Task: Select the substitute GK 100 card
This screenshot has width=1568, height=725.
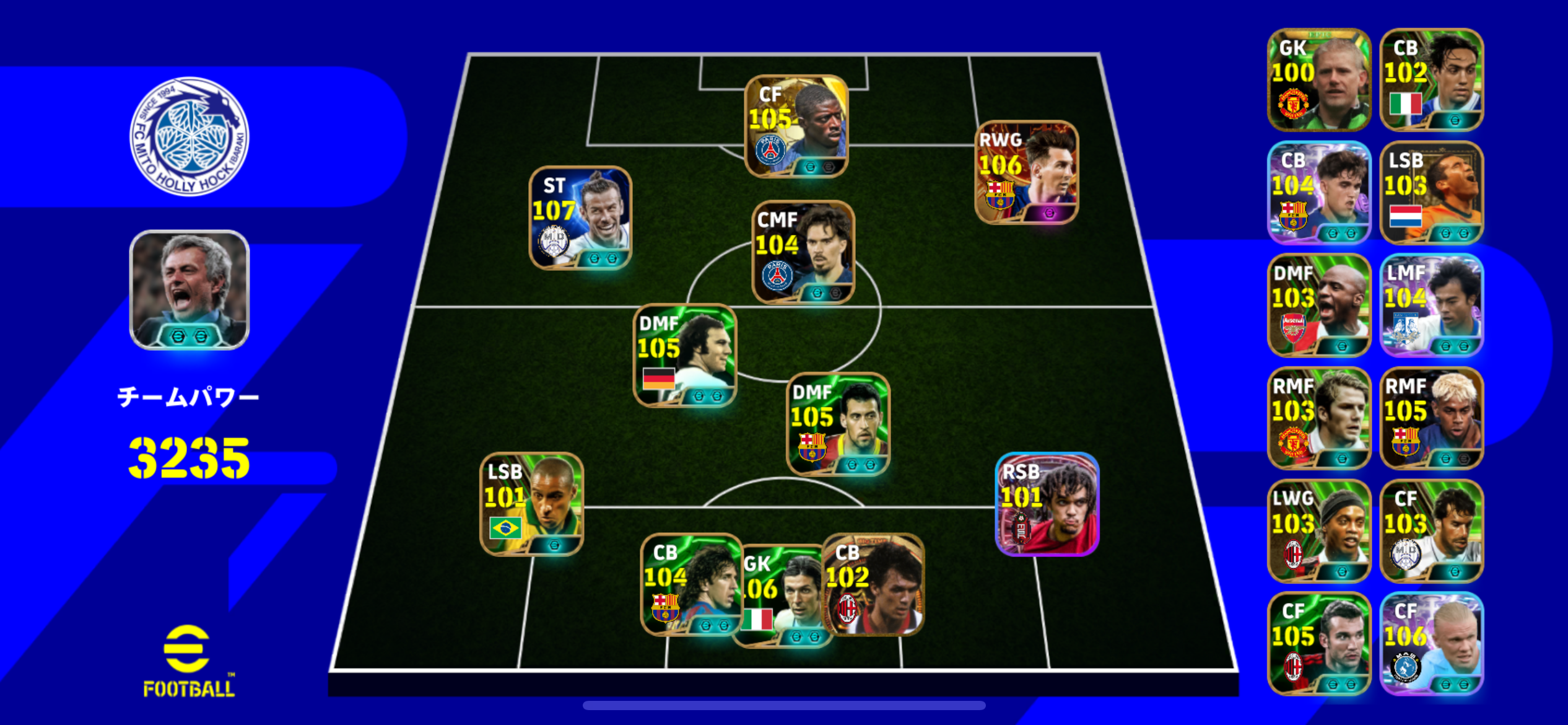Action: 1318,80
